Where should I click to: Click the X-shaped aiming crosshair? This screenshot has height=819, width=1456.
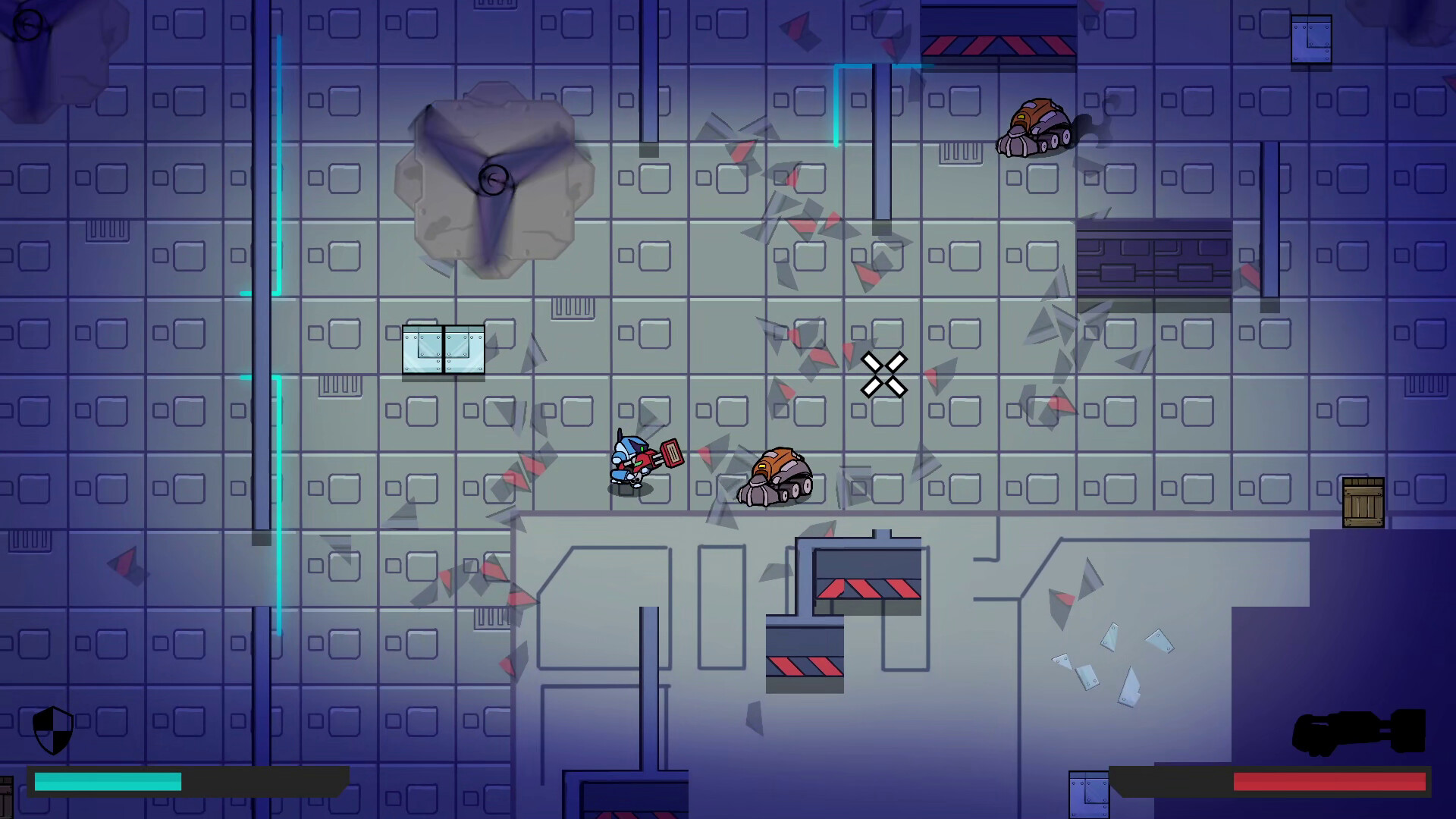(x=883, y=373)
